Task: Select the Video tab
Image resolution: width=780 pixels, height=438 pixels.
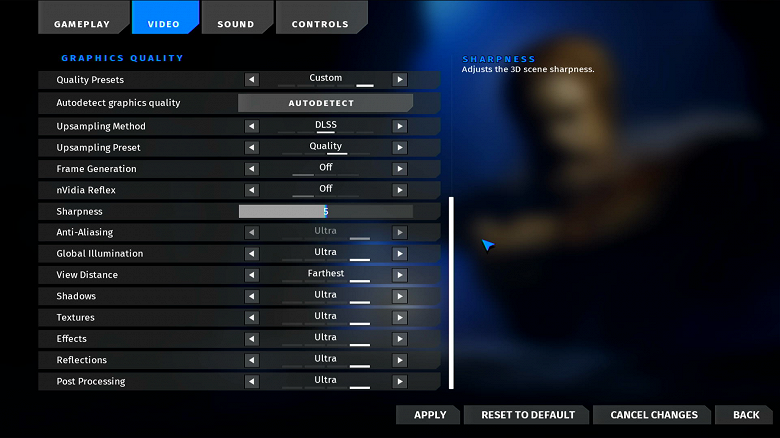Action: [x=164, y=23]
